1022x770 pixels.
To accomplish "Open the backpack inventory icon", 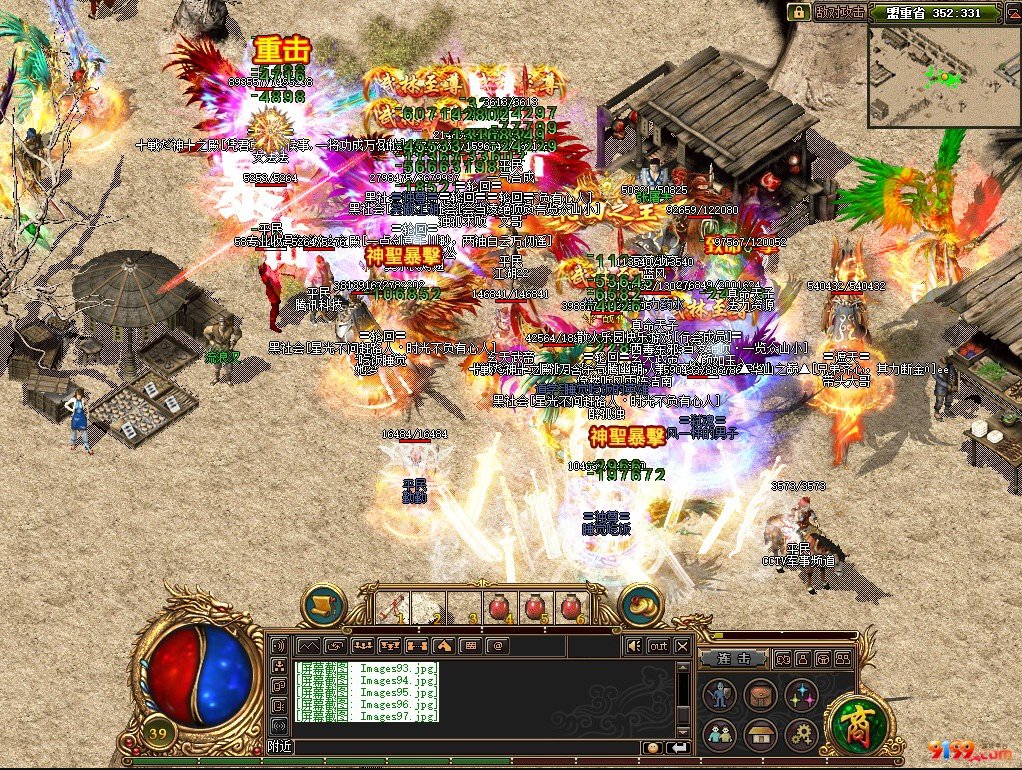I will point(760,694).
